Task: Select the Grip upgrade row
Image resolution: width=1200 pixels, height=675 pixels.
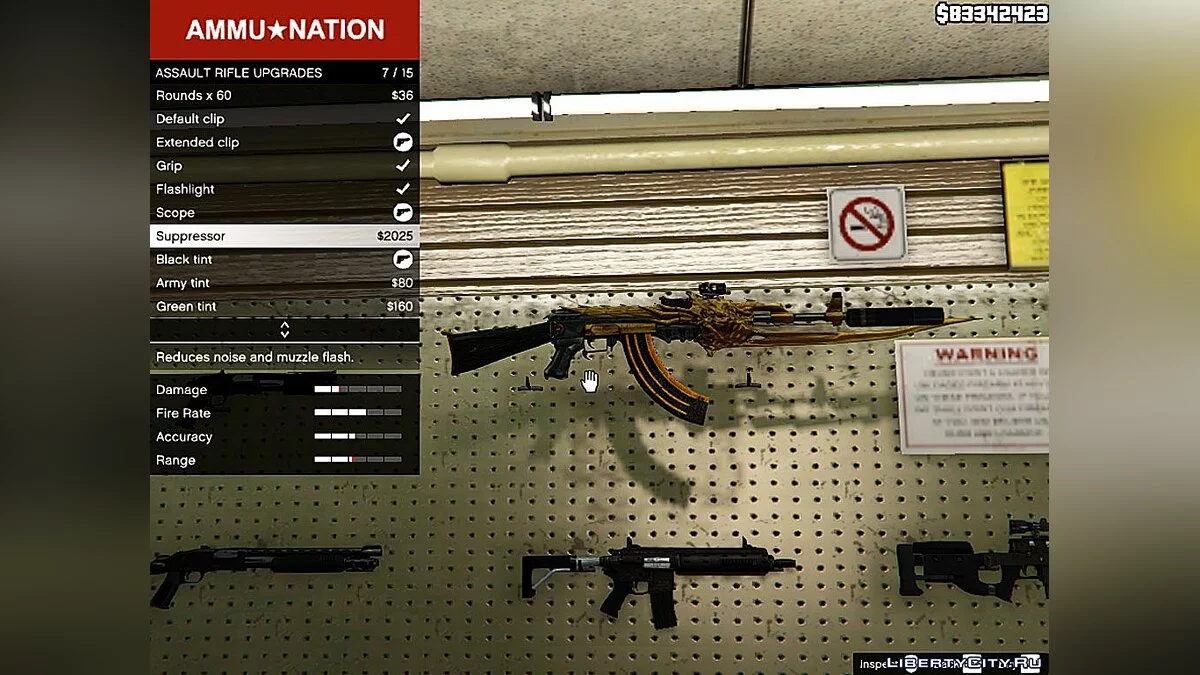Action: tap(284, 166)
